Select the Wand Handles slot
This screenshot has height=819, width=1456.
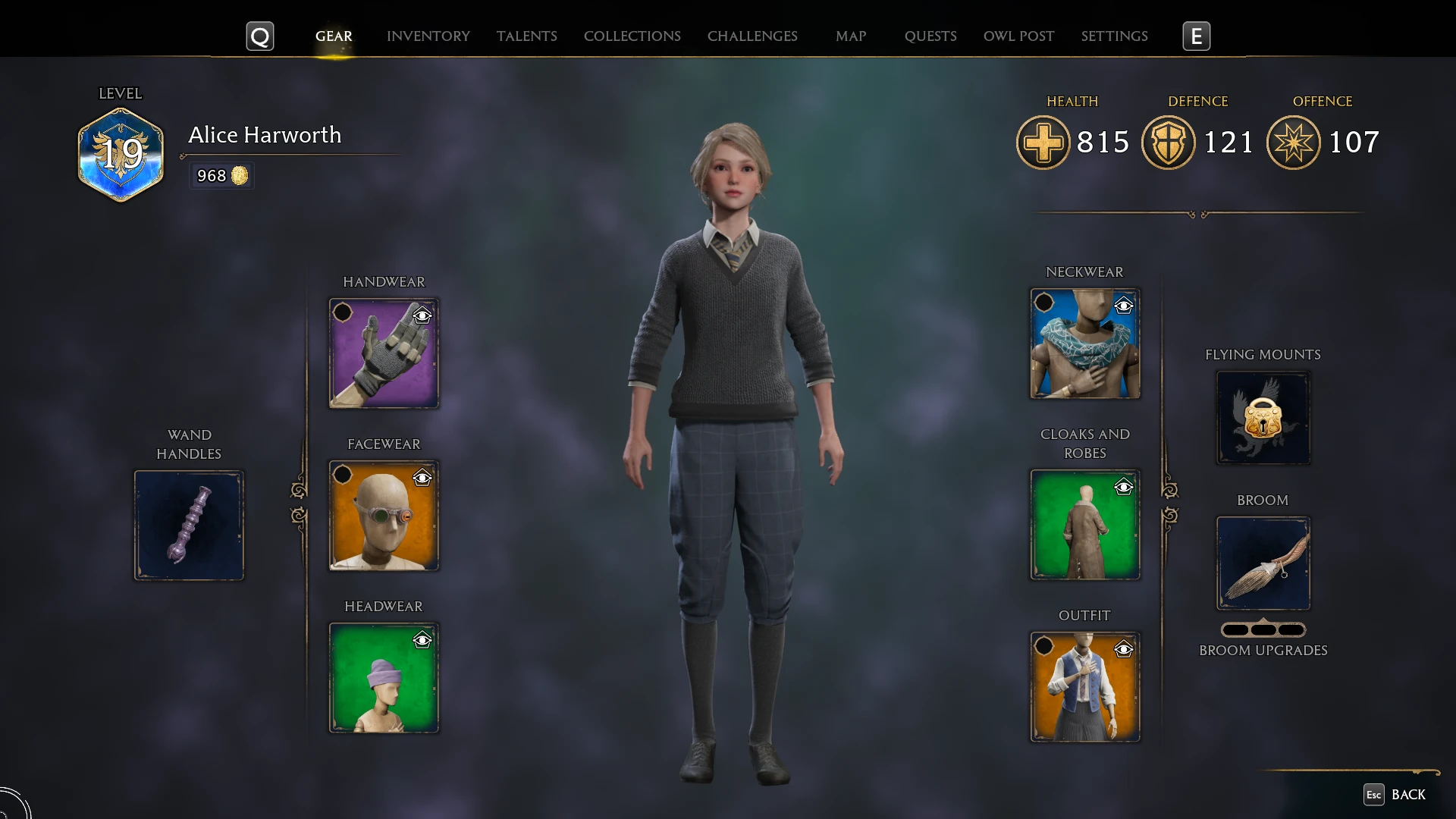pyautogui.click(x=189, y=525)
